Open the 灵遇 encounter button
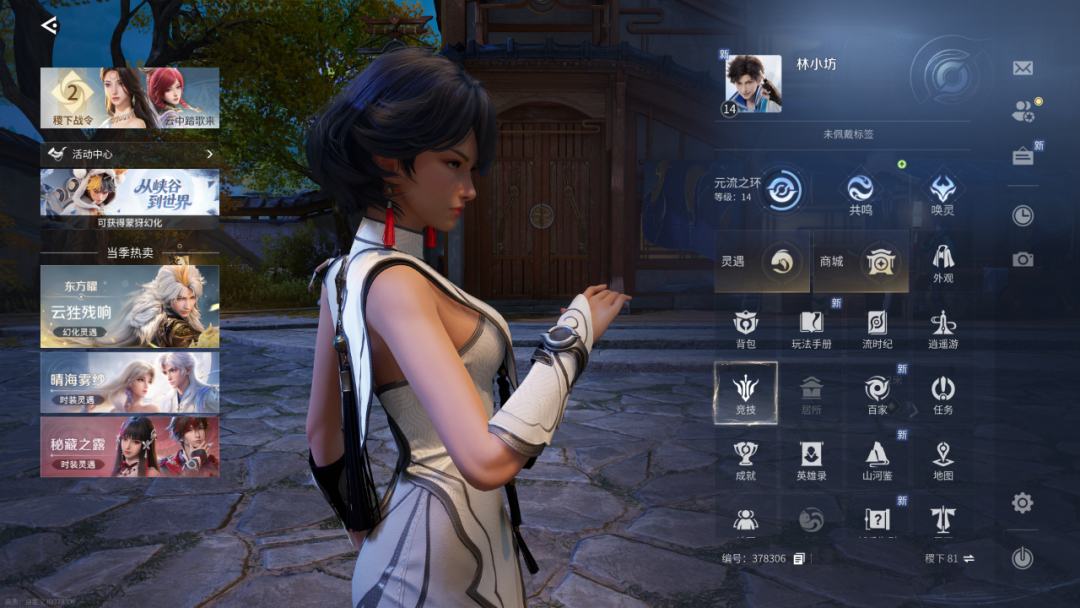The width and height of the screenshot is (1080, 608). 762,262
